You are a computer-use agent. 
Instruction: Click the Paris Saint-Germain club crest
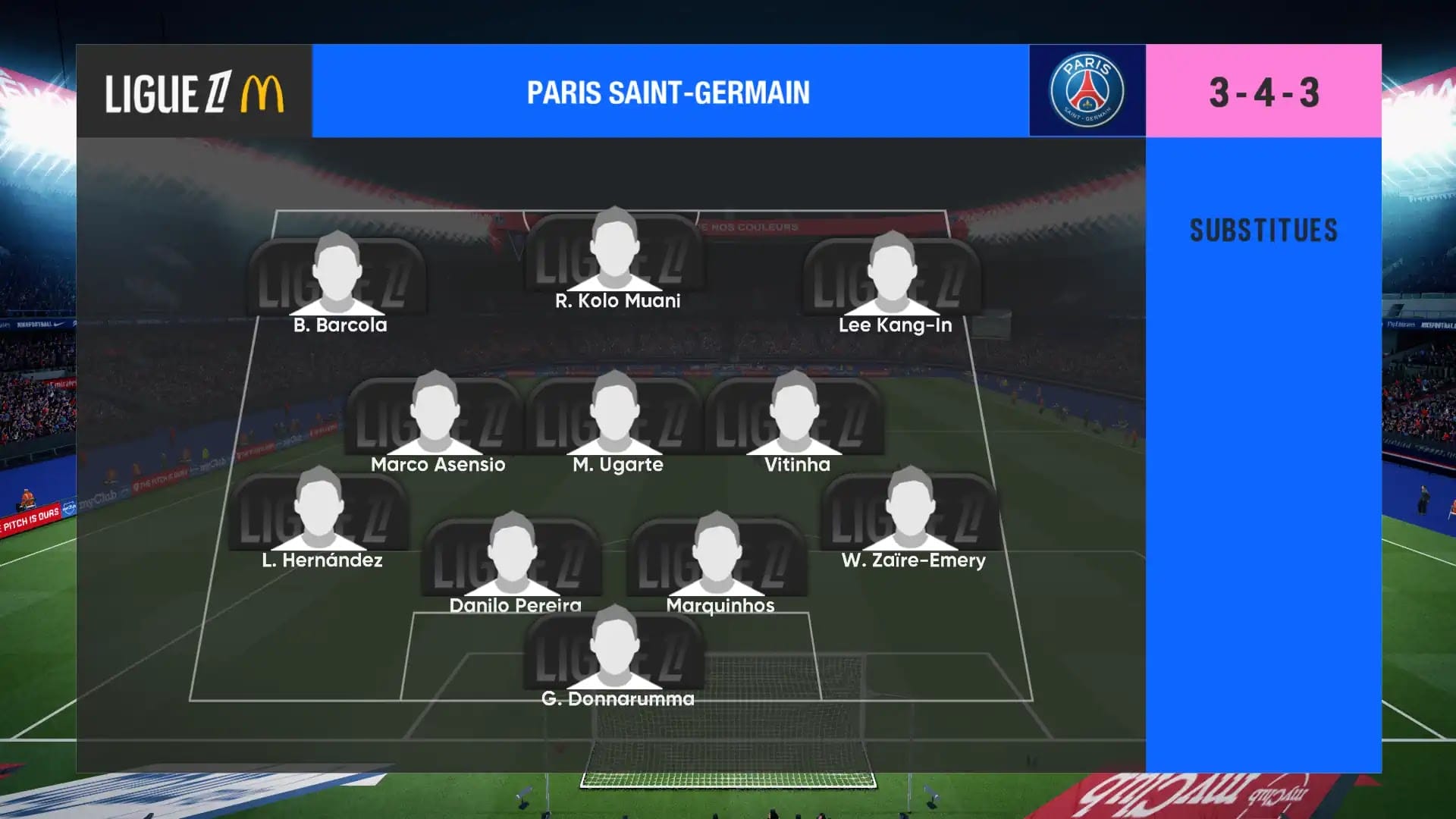tap(1087, 91)
